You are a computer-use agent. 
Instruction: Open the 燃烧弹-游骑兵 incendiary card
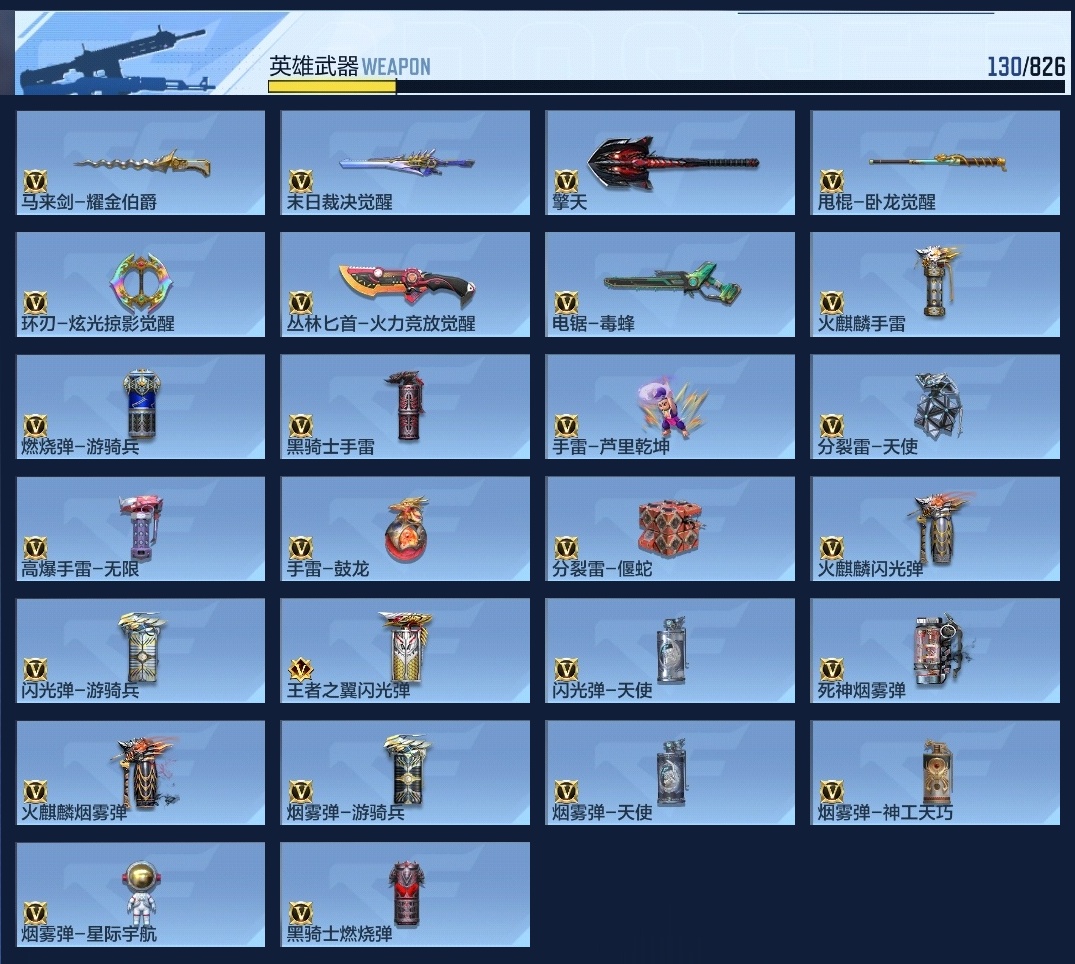[x=141, y=406]
